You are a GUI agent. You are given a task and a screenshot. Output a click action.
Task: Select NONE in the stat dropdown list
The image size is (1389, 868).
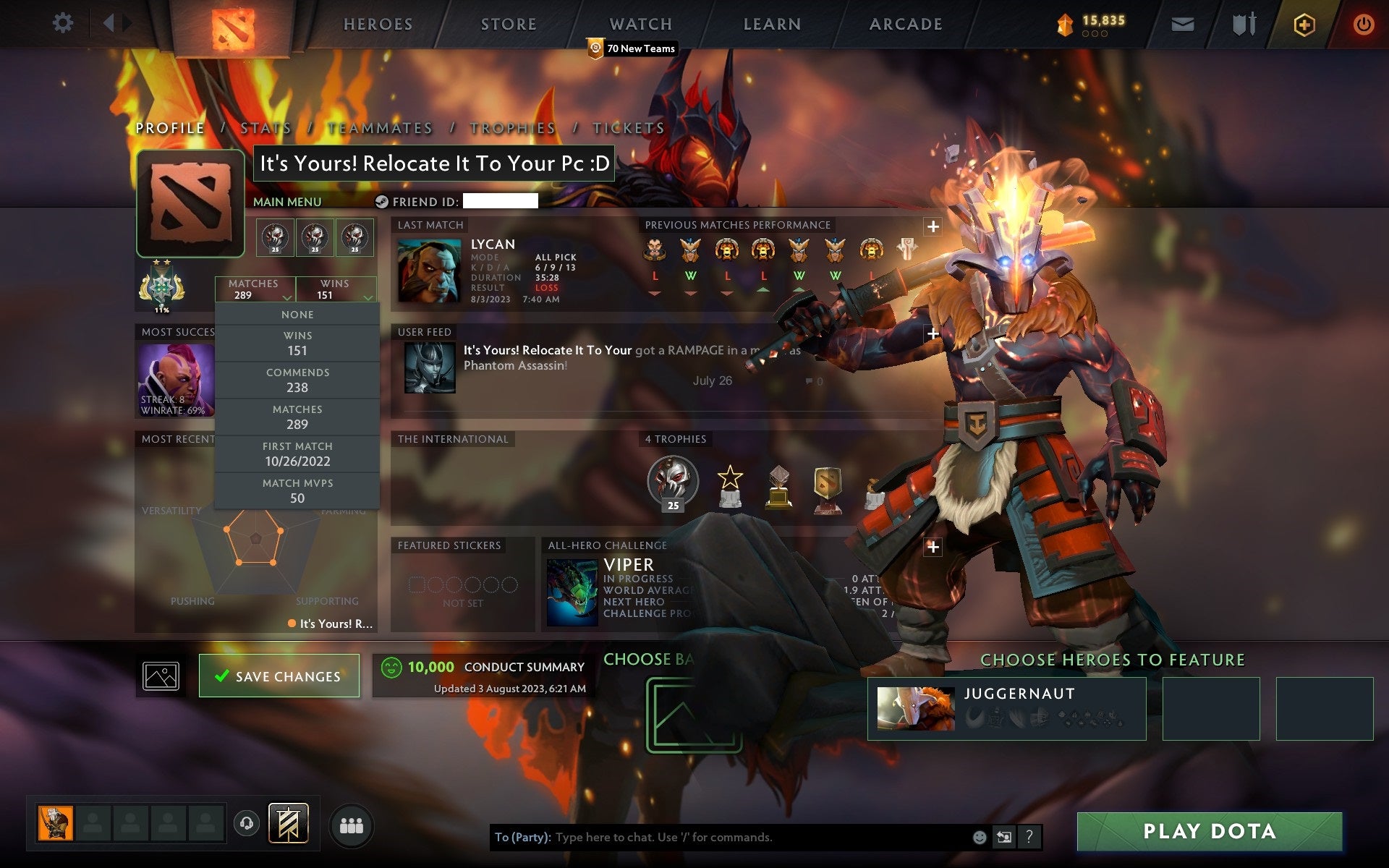click(297, 314)
